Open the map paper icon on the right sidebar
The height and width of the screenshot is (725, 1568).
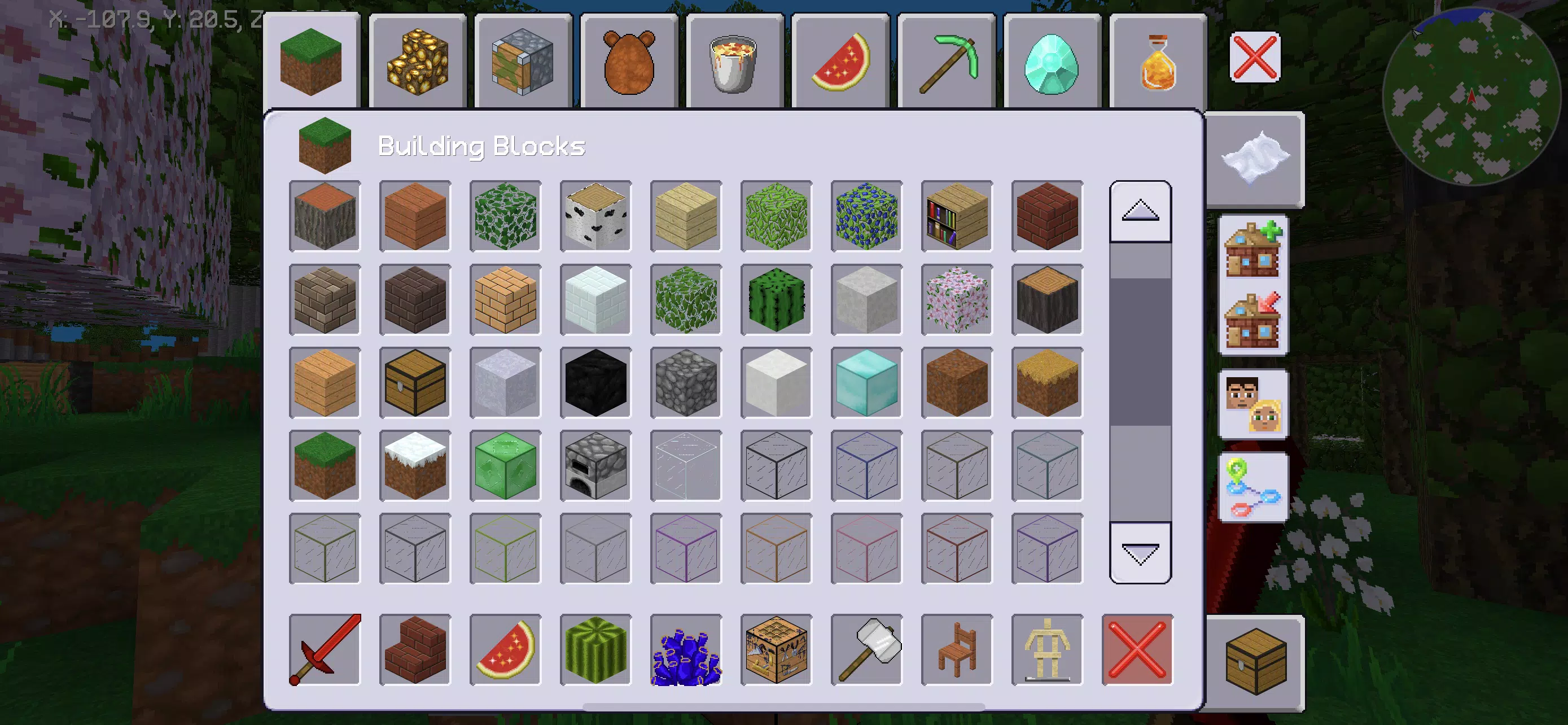[1255, 158]
